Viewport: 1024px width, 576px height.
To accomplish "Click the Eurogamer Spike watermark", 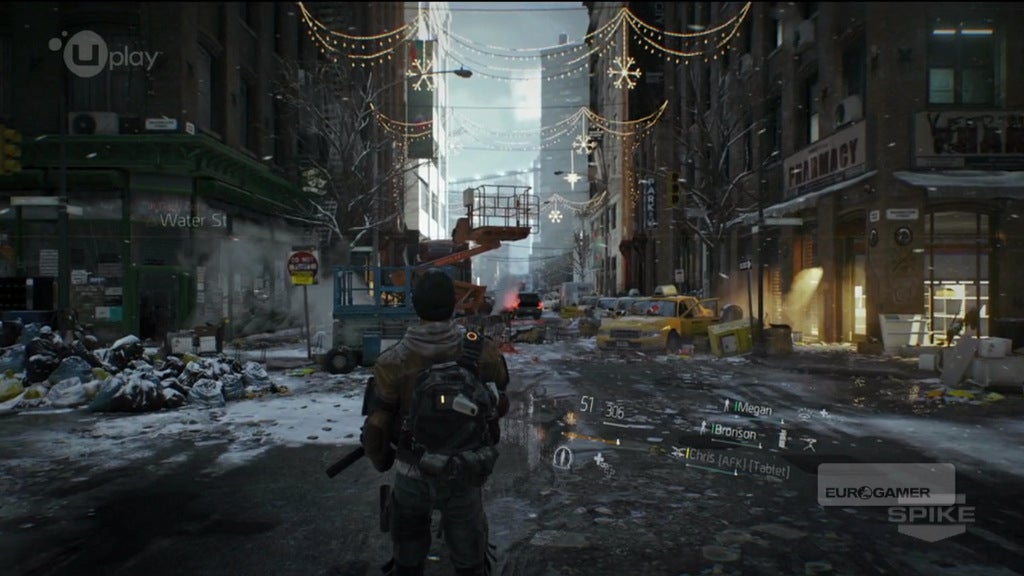I will click(x=893, y=499).
